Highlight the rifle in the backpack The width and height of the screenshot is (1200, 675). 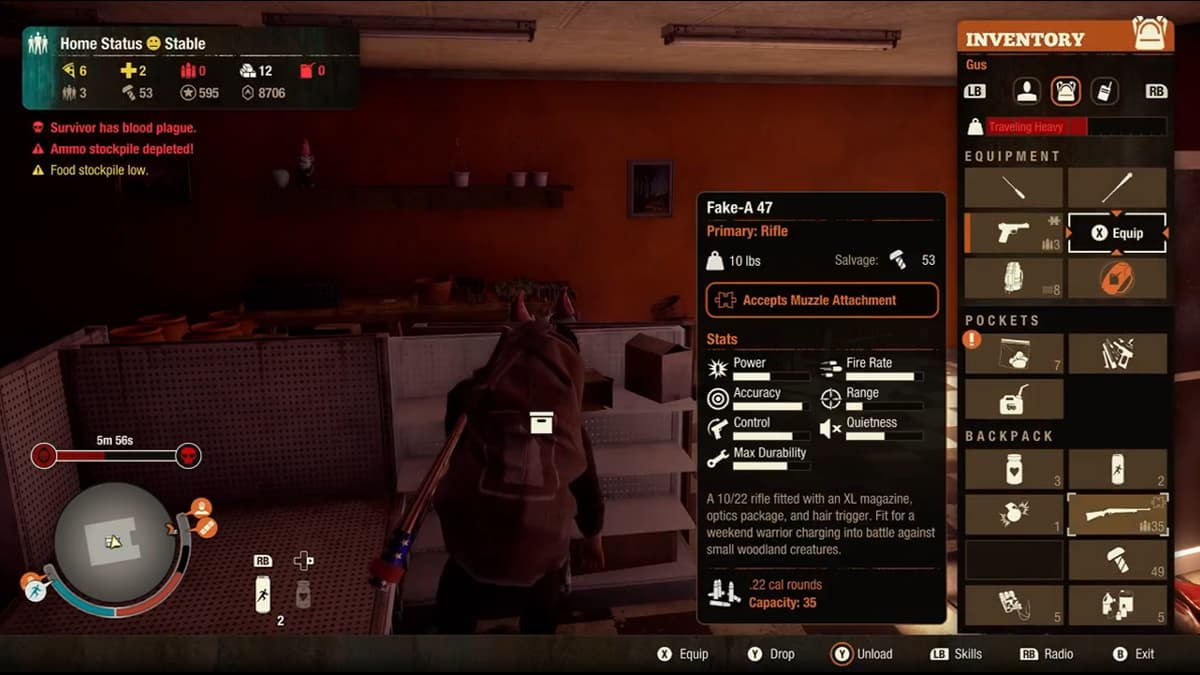(x=1117, y=514)
